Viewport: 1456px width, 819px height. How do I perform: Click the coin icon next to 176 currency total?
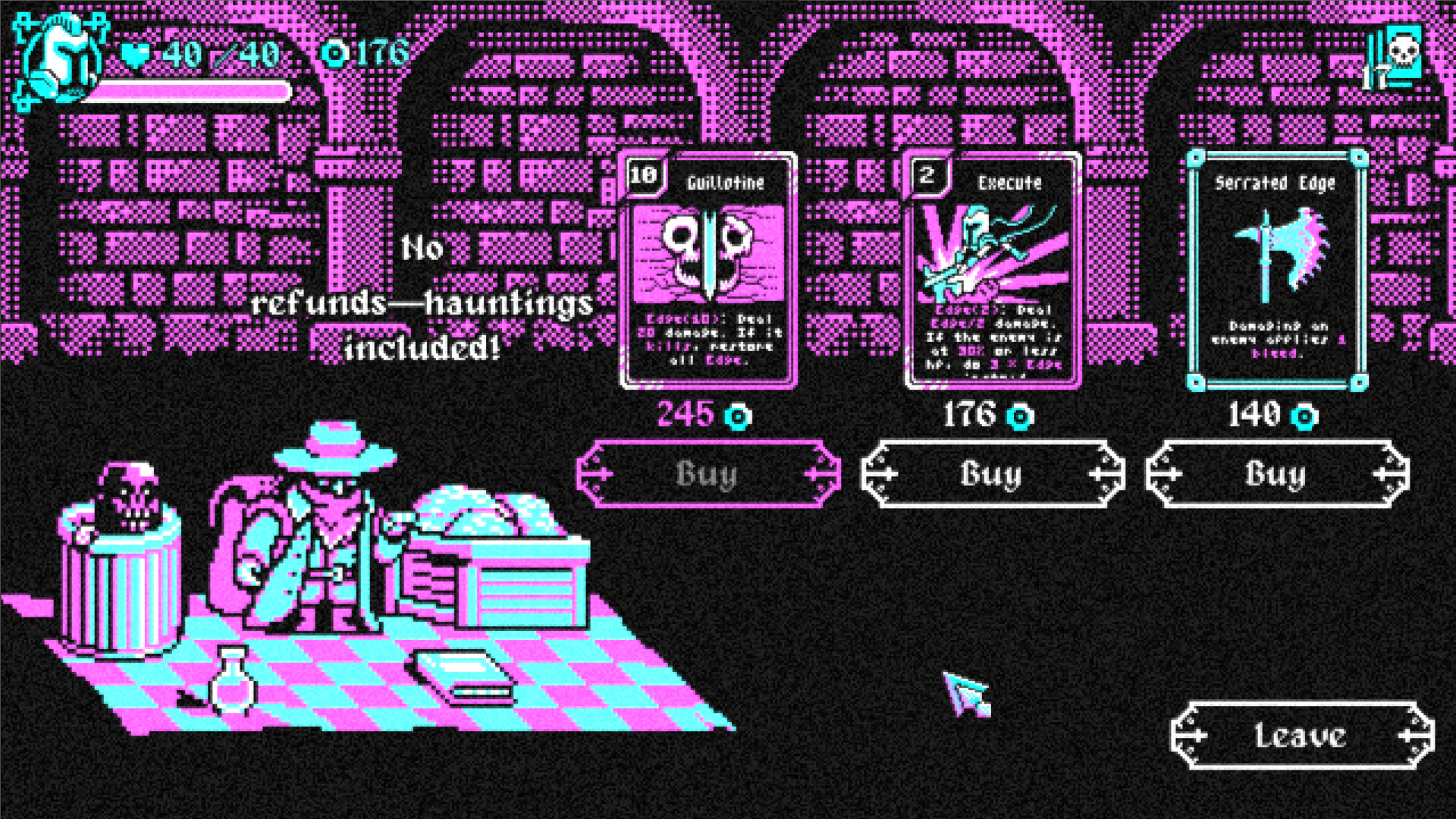click(x=335, y=54)
